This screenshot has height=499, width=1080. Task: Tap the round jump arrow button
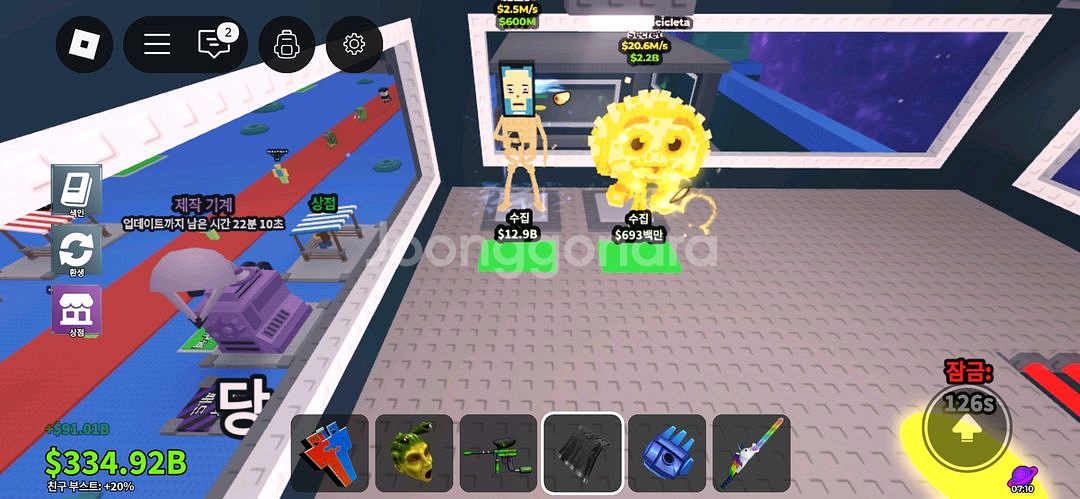[x=966, y=430]
